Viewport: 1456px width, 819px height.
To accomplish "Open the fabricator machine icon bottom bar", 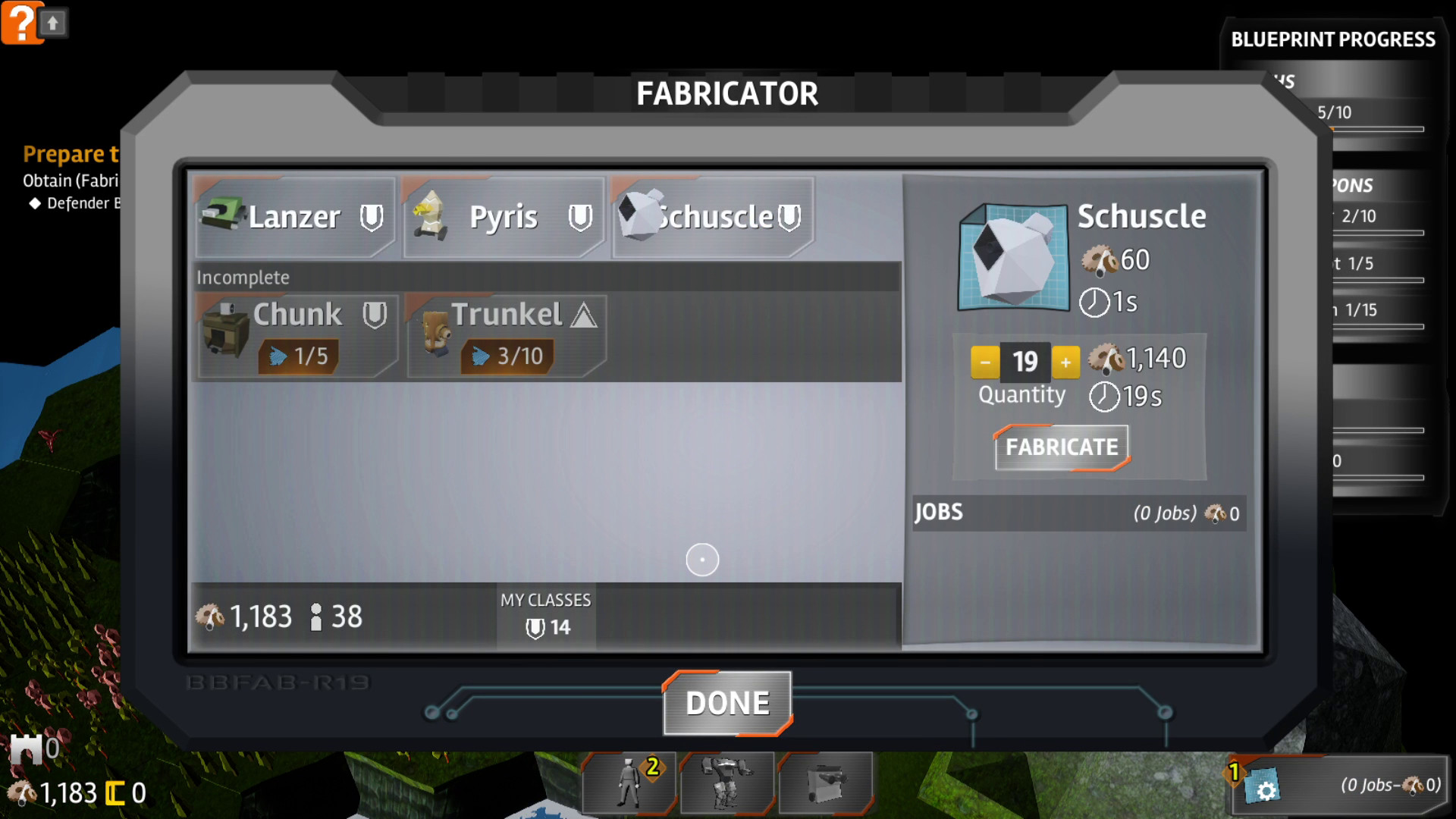I will 827,783.
